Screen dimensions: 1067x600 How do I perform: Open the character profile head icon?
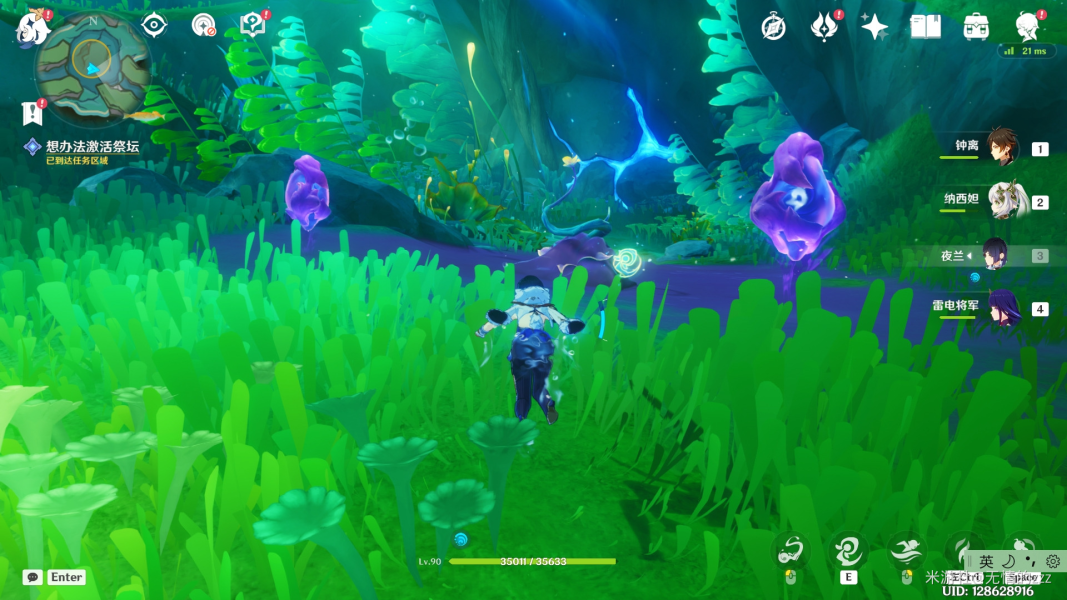coord(1027,27)
